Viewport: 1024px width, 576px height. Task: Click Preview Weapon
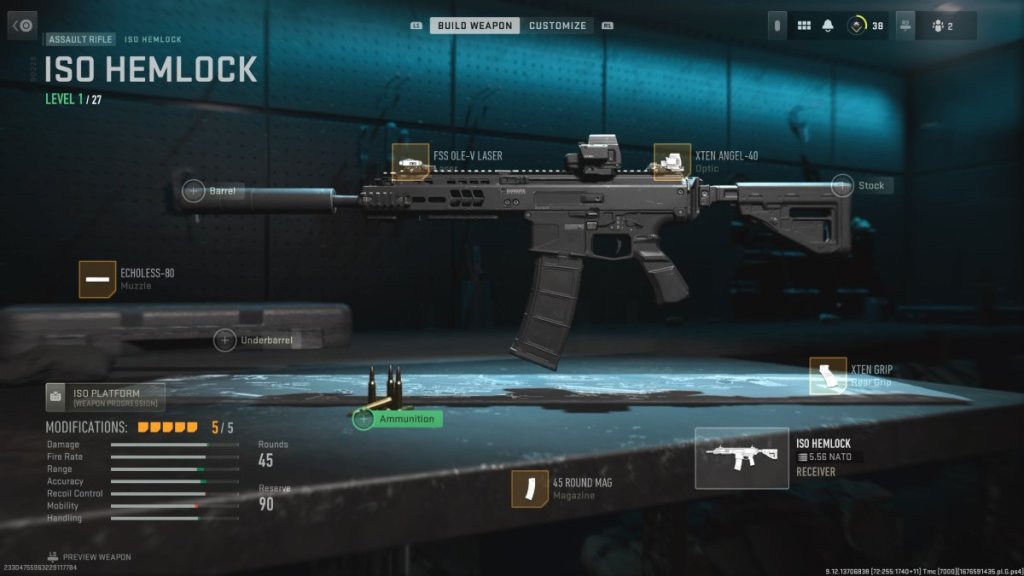click(88, 557)
